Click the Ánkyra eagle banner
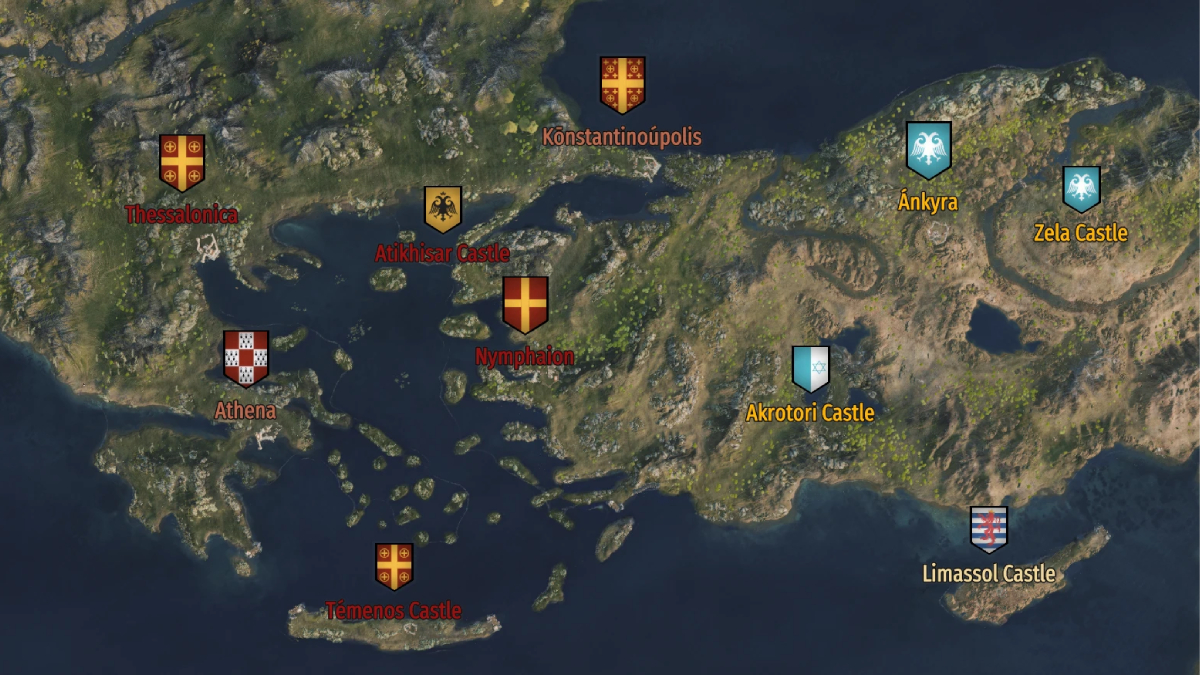Viewport: 1200px width, 675px height. coord(928,149)
